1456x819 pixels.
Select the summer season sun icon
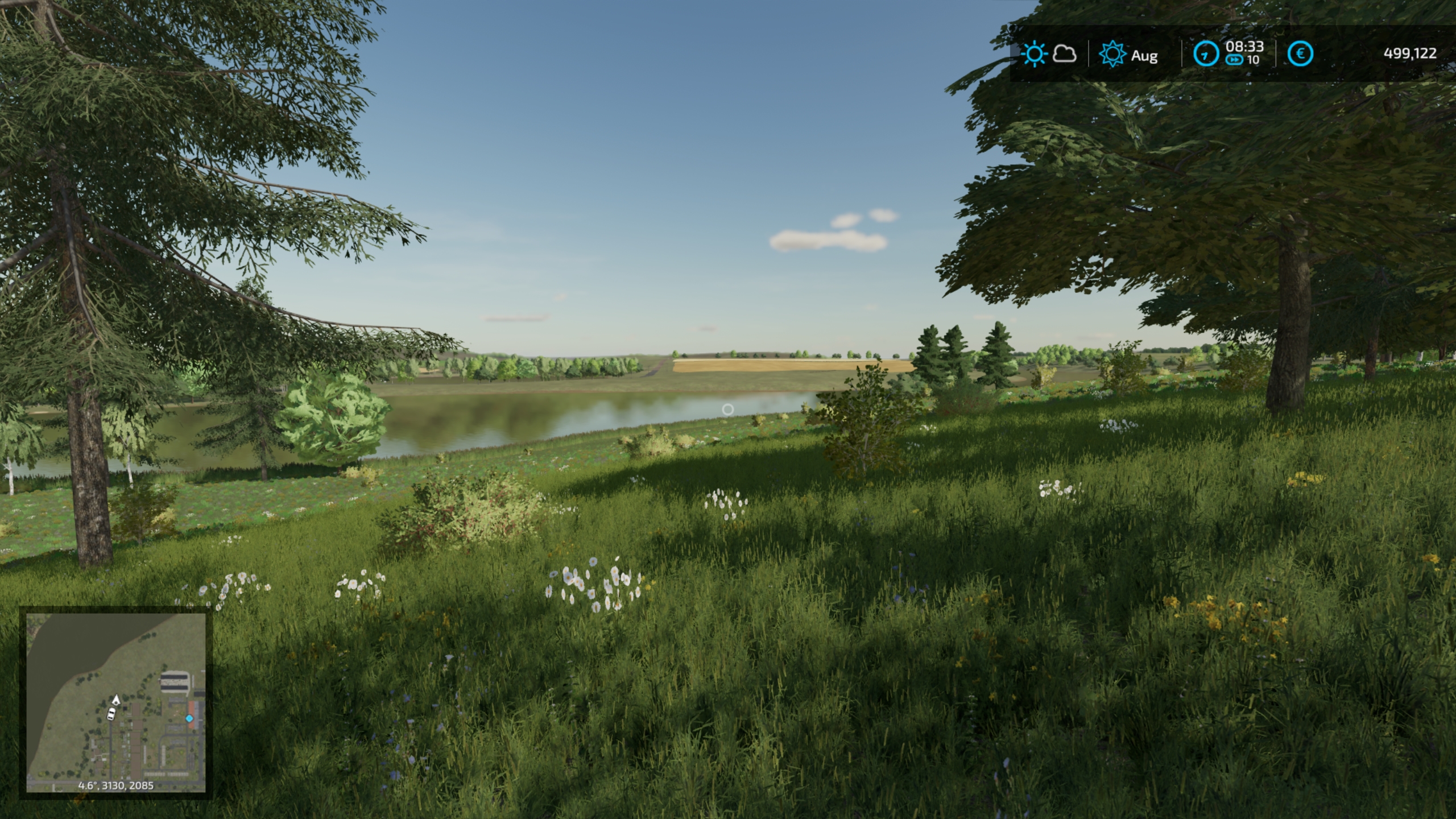1111,55
